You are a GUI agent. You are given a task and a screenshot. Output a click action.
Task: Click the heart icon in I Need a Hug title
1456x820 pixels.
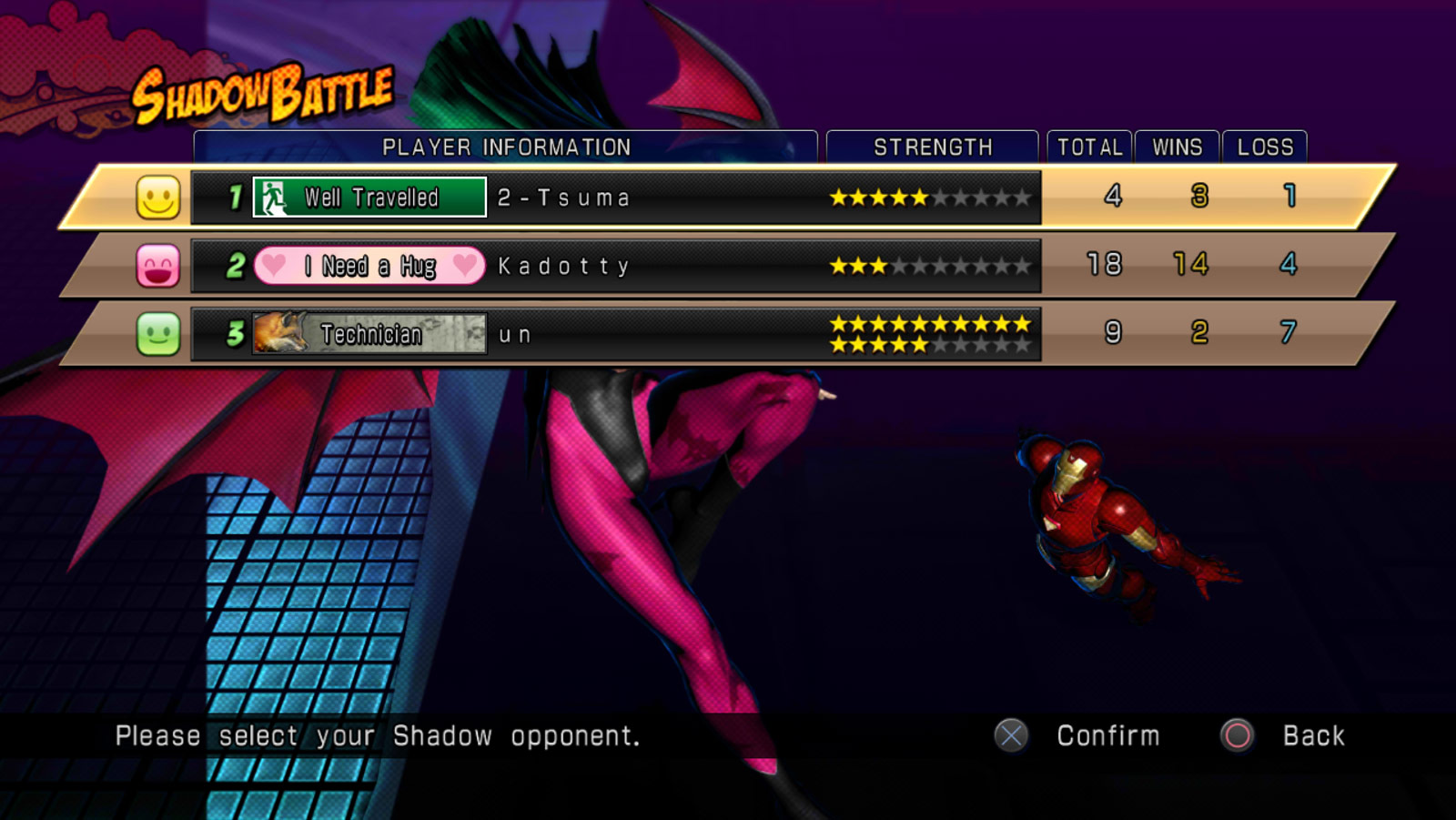pos(275,264)
